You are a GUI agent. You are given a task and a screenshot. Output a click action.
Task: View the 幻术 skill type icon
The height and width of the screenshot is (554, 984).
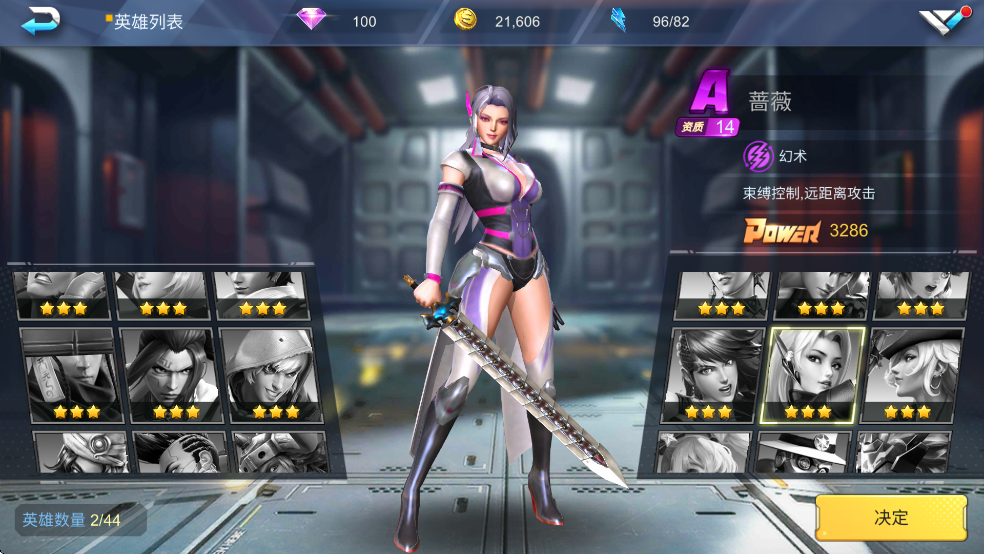[759, 156]
